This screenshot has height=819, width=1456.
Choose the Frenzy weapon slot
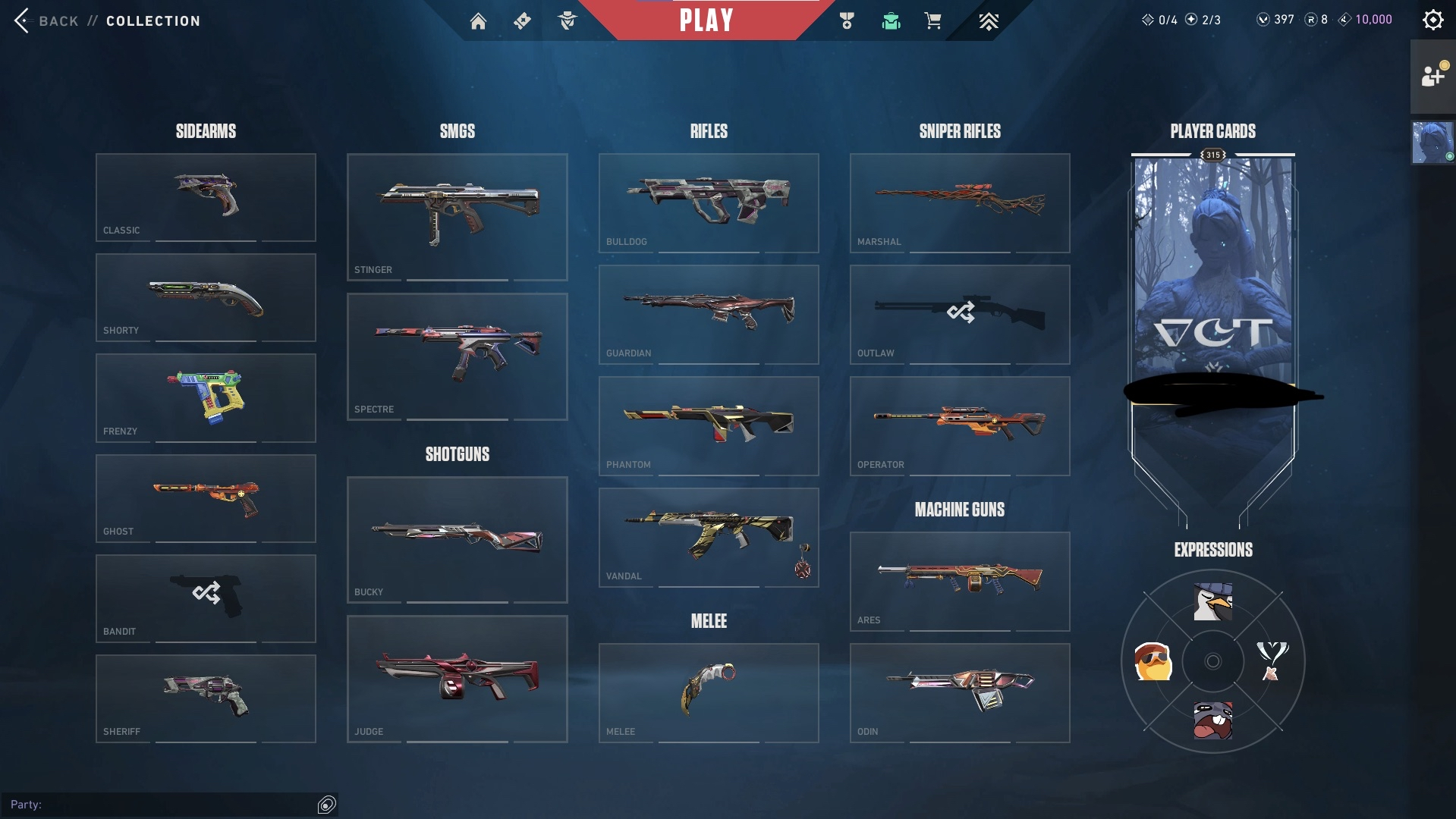tap(206, 398)
